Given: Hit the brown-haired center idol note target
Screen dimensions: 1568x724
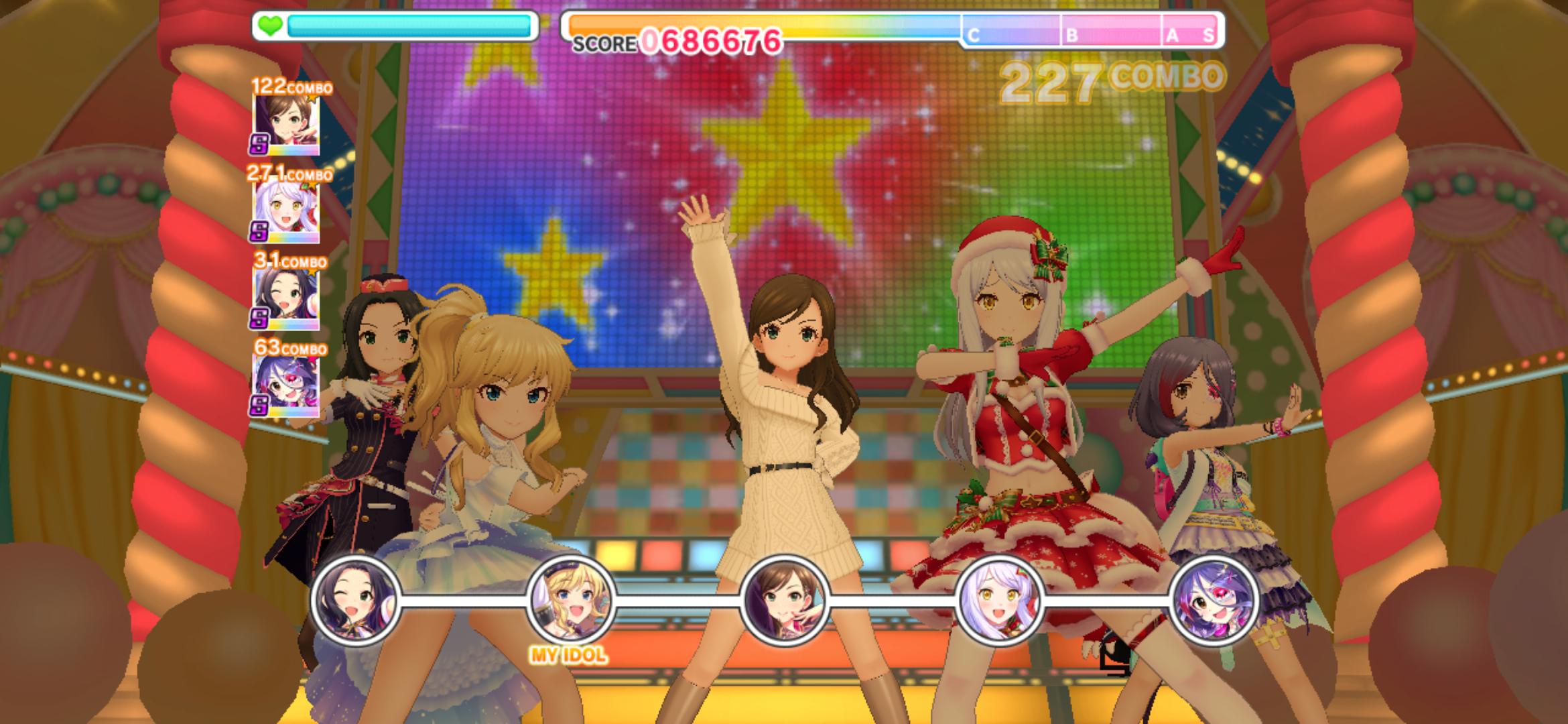Looking at the screenshot, I should tap(785, 599).
